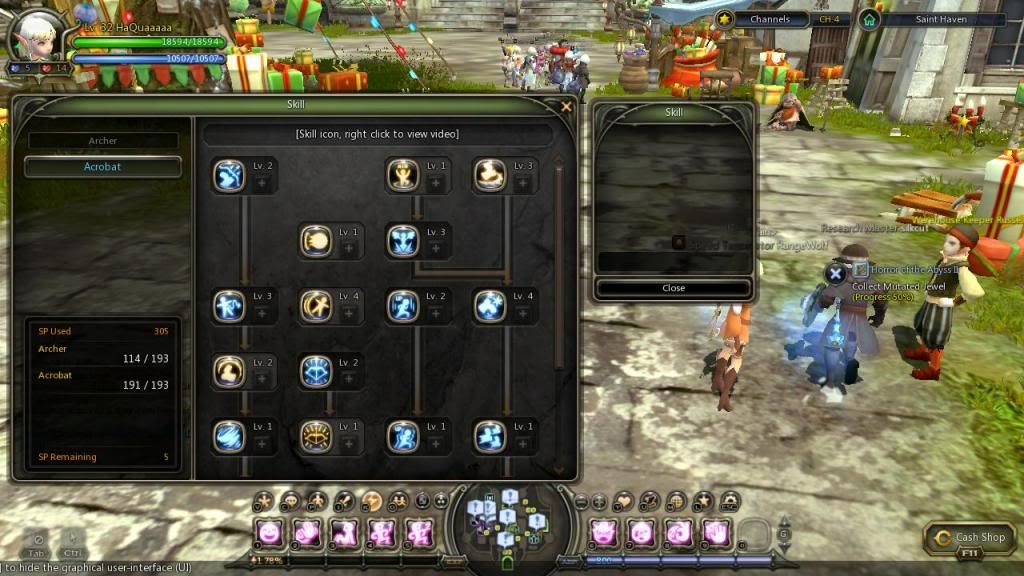Click the Close button in small Skill panel
This screenshot has height=576, width=1024.
(x=673, y=288)
